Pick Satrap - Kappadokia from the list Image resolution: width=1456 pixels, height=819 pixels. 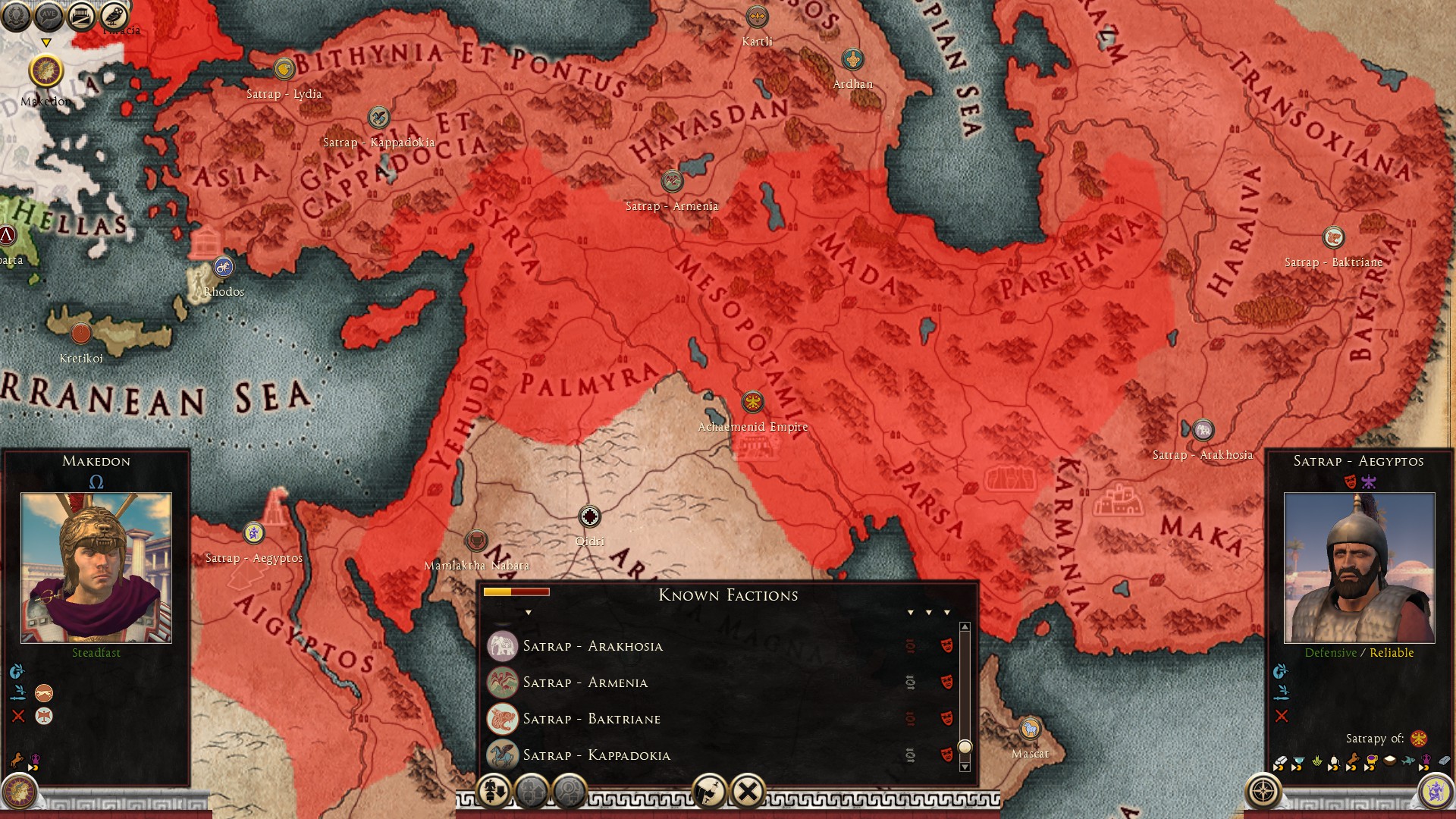(596, 755)
